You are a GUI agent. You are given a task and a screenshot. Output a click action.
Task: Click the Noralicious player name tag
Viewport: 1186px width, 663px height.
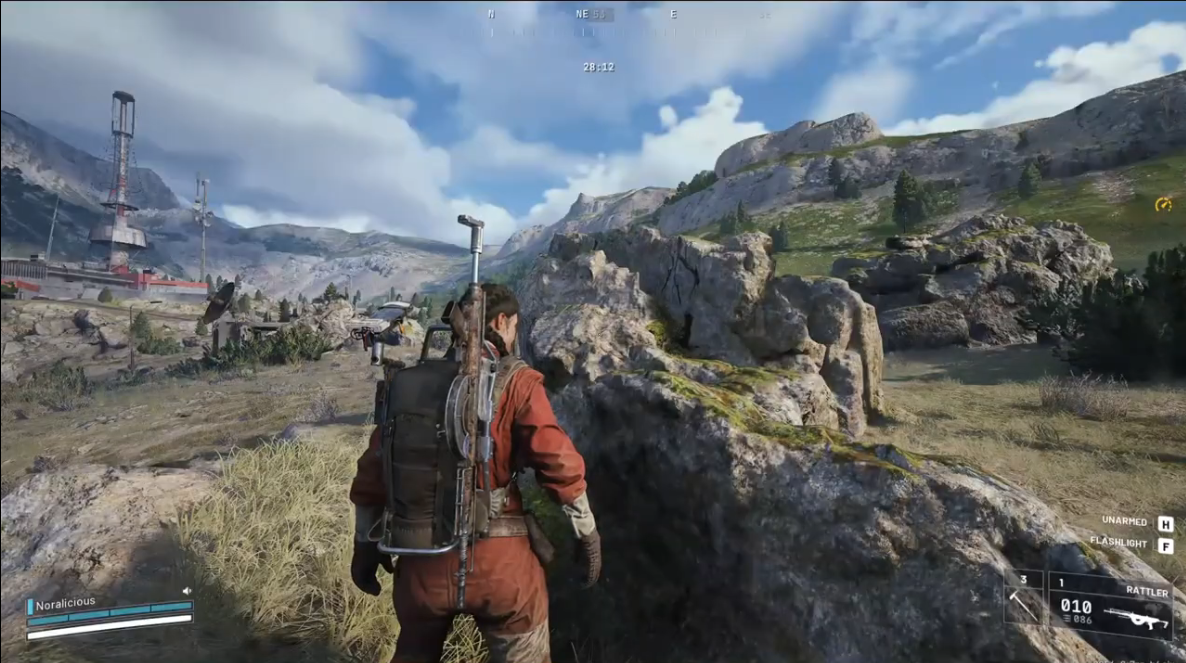tap(65, 603)
